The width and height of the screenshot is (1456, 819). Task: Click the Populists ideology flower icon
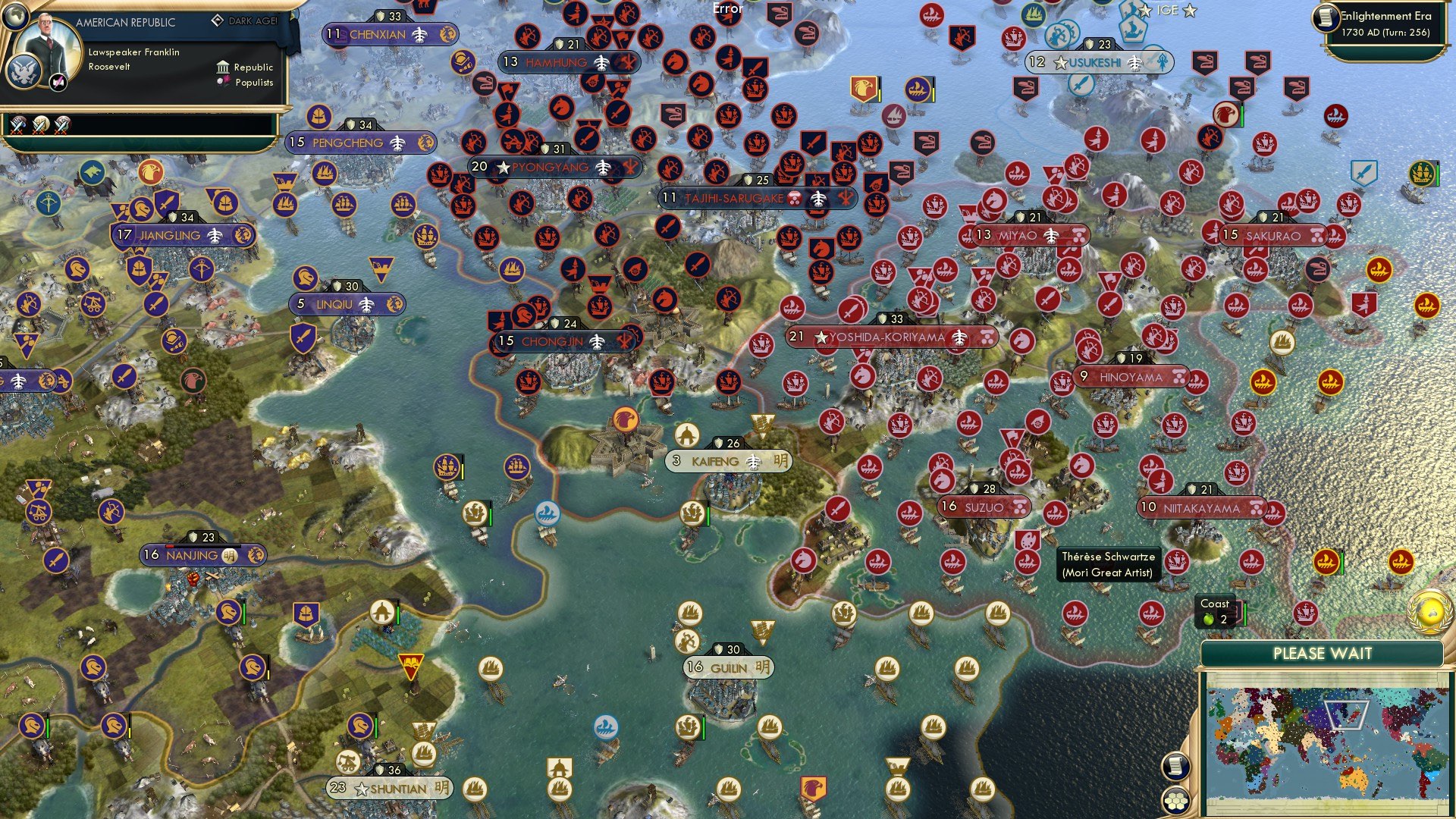(223, 81)
